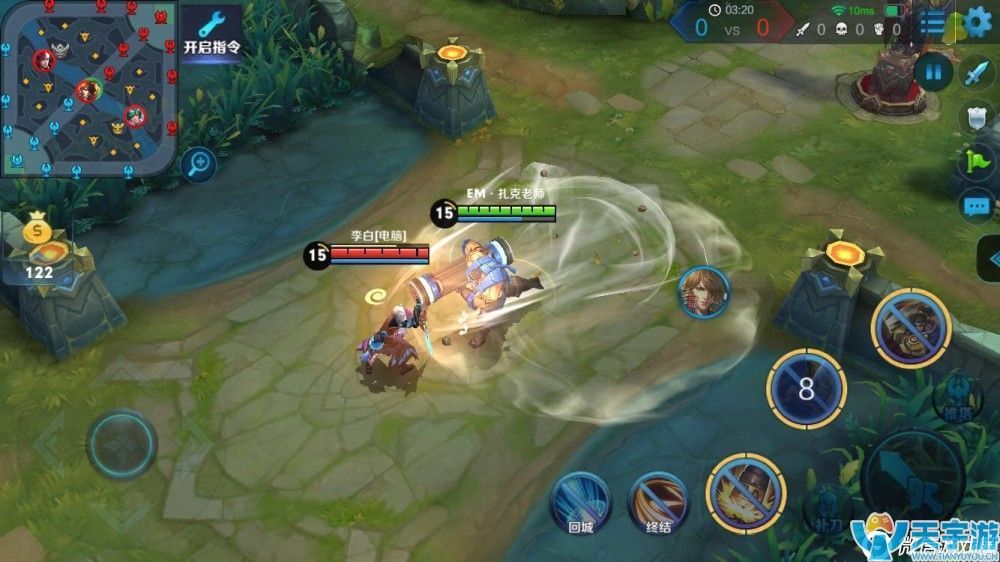Send the shield retreat signal
This screenshot has width=1000, height=562.
coord(976,117)
